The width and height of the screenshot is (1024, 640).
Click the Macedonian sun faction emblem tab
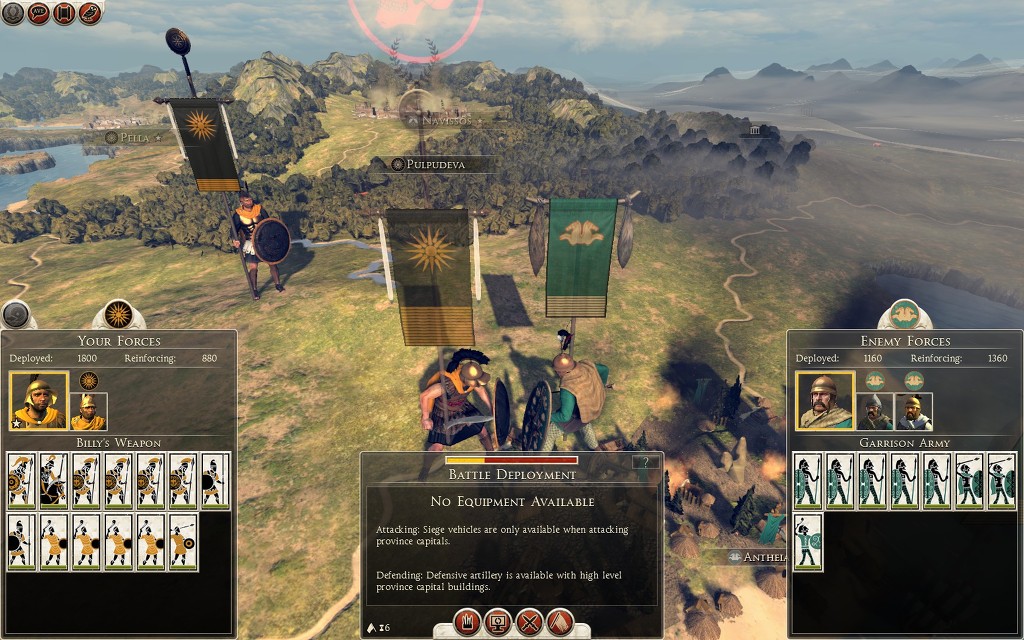pos(119,315)
